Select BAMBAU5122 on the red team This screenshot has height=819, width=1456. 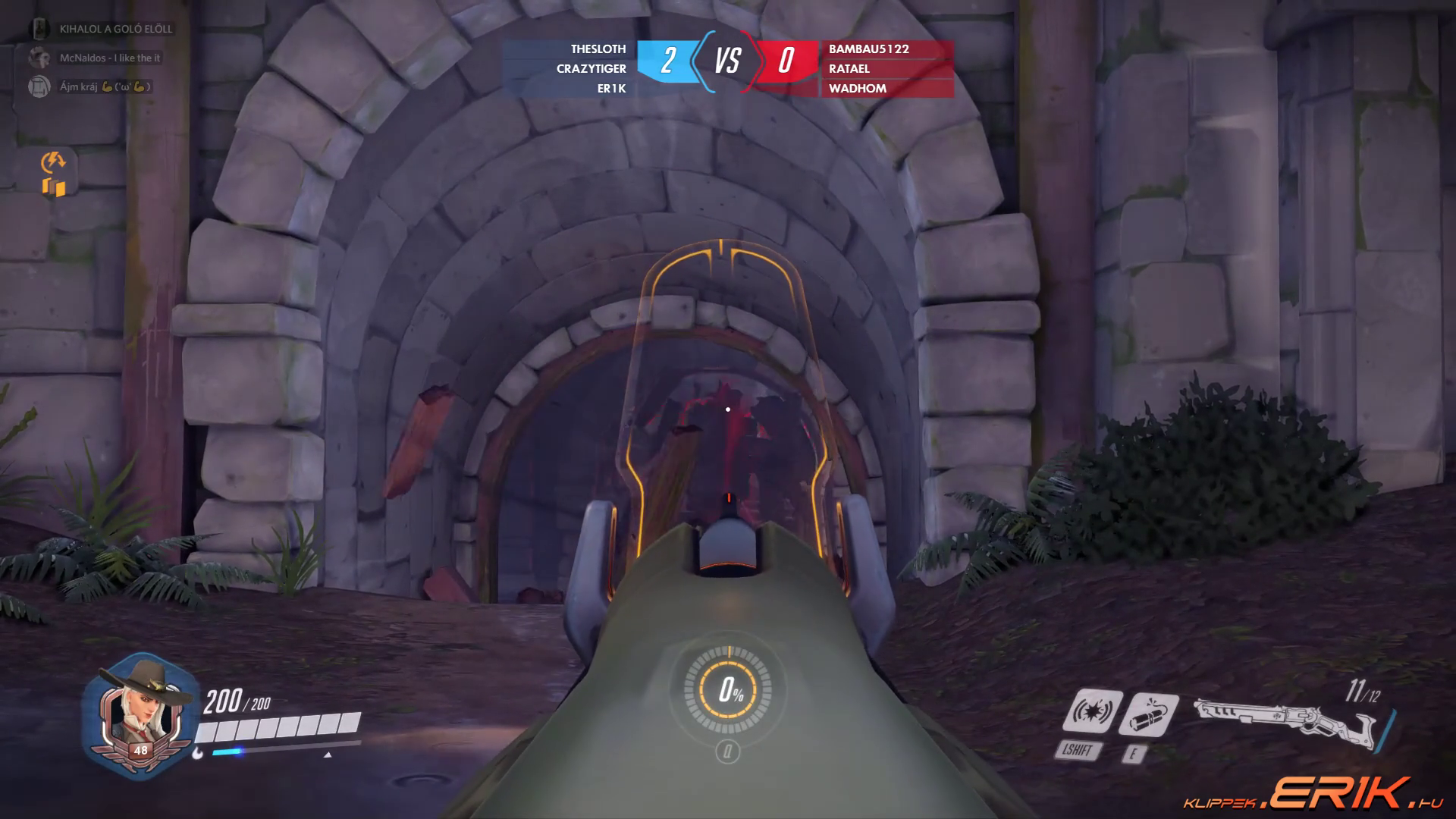[868, 49]
